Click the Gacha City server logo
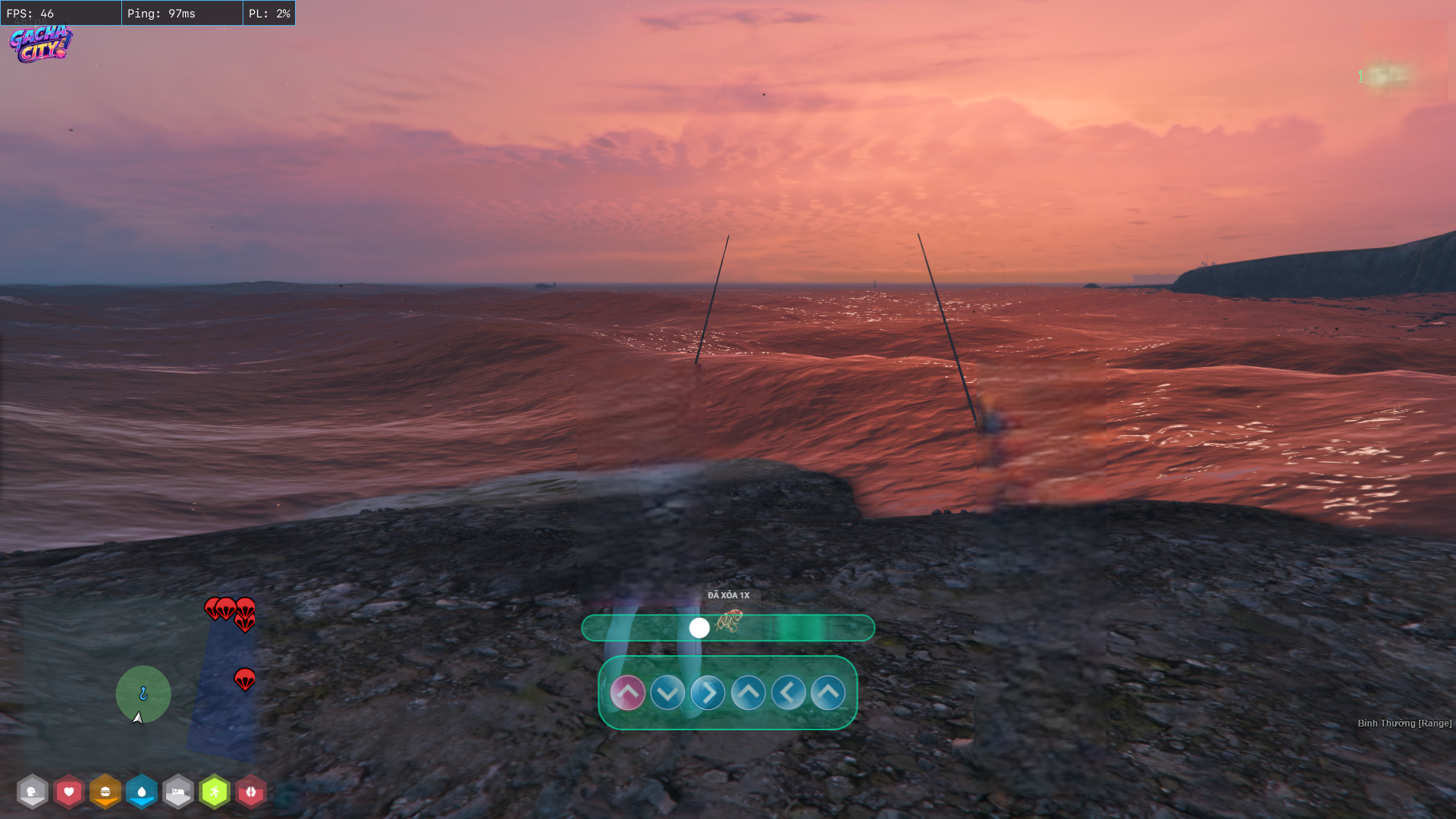1456x819 pixels. tap(41, 43)
